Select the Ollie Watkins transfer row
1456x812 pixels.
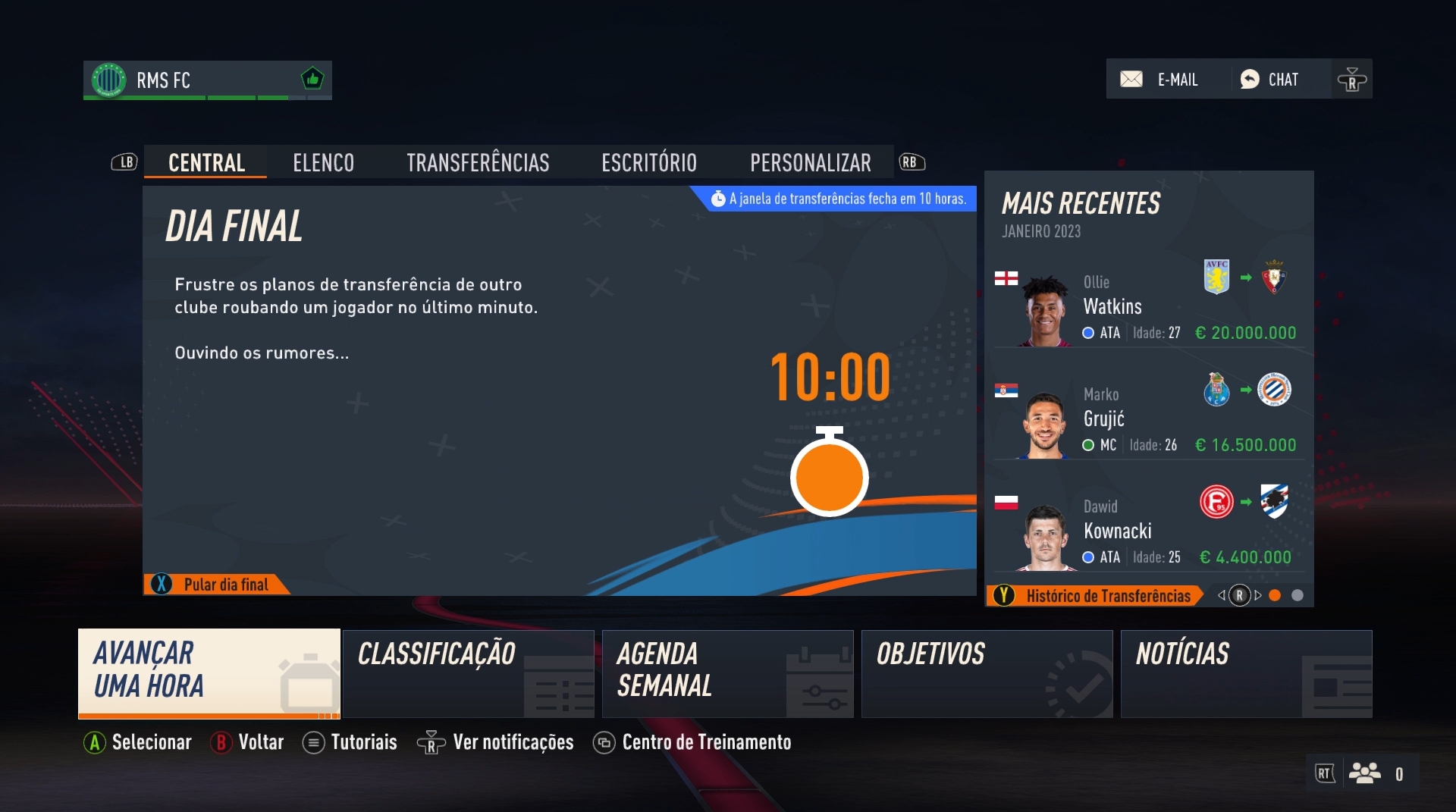[1148, 307]
